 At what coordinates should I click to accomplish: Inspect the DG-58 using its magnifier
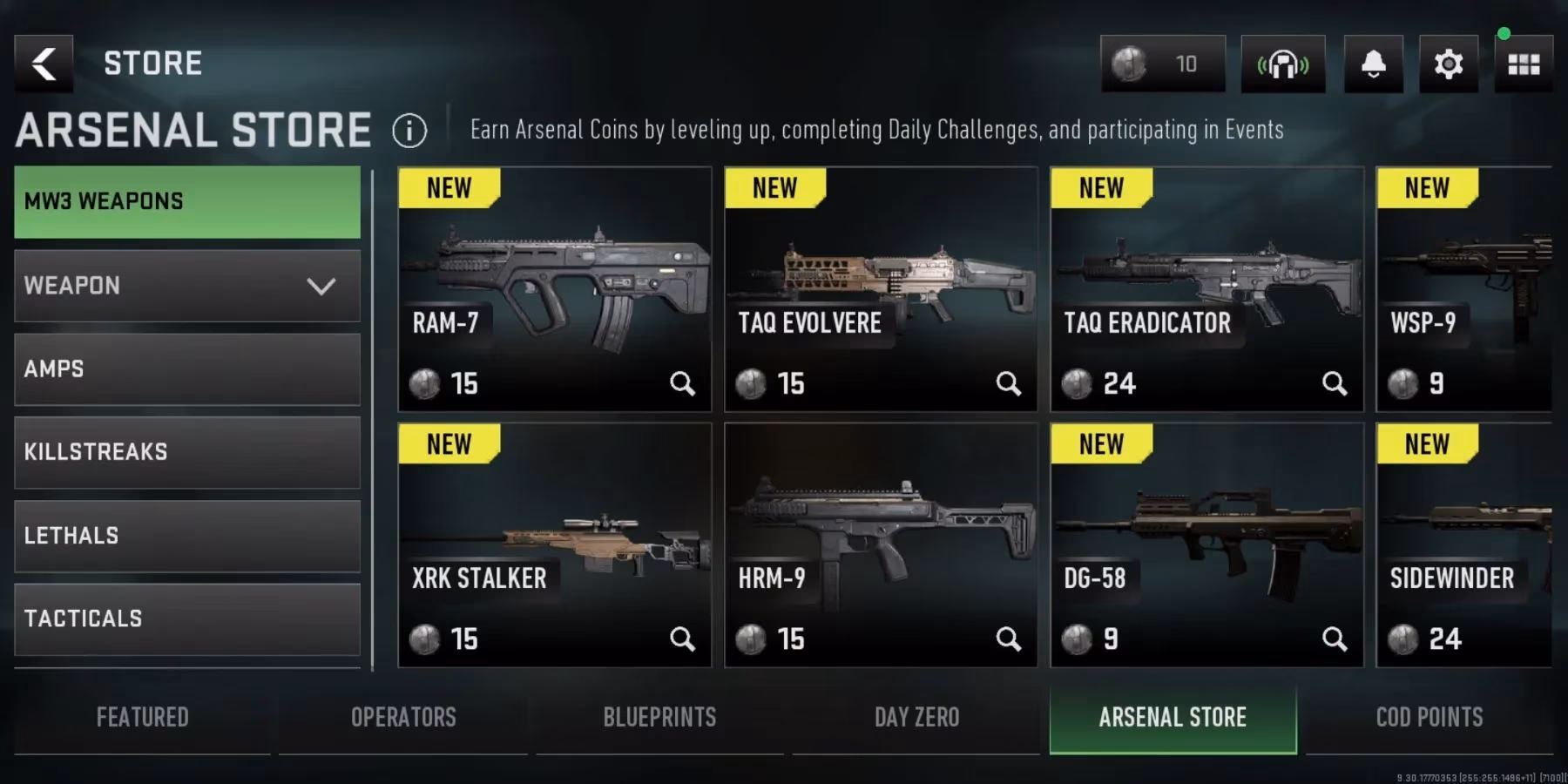(x=1334, y=639)
